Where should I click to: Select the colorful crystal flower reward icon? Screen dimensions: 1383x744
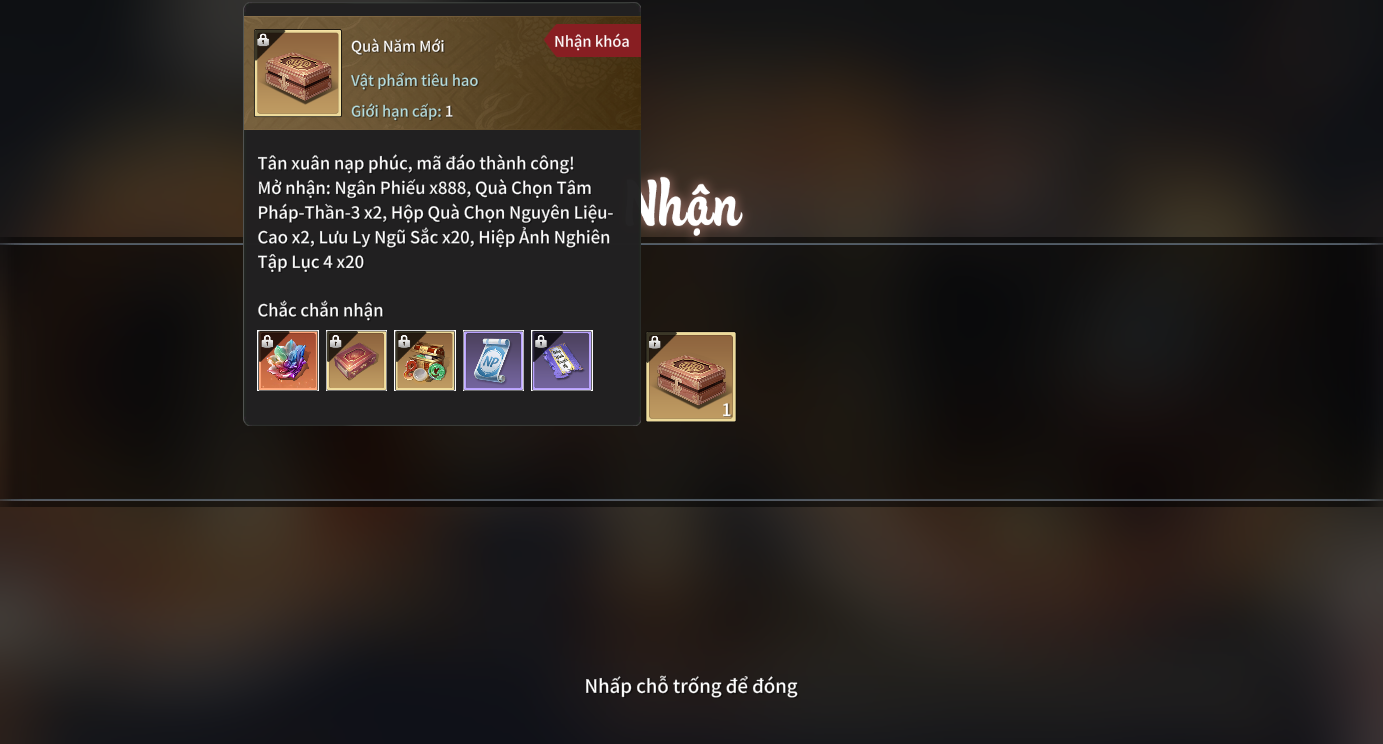(288, 360)
